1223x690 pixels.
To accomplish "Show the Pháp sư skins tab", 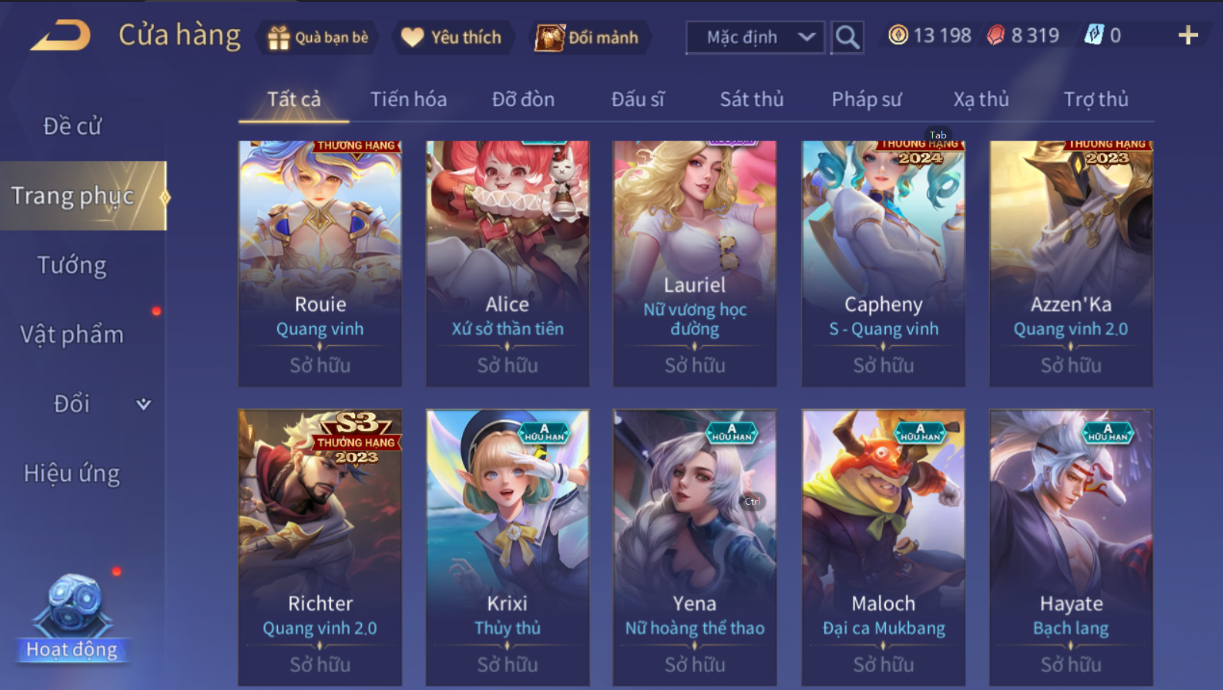I will (867, 99).
